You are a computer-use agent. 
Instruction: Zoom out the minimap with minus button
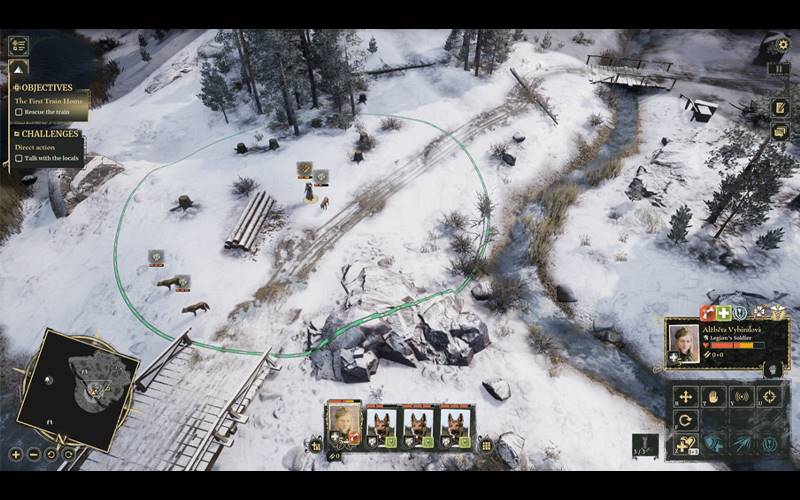point(33,454)
